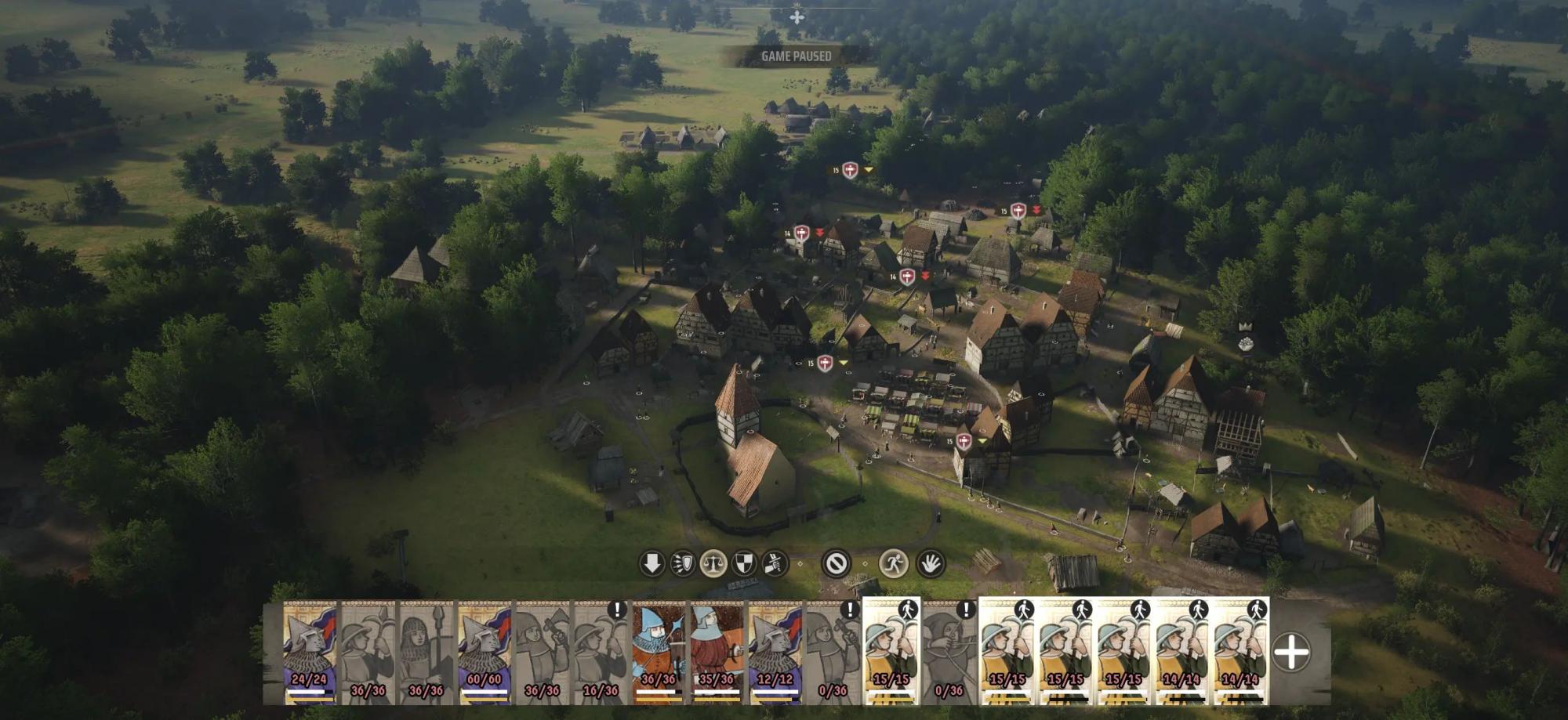Image resolution: width=1568 pixels, height=720 pixels.
Task: Select the red mercenary 35/36 card
Action: tap(717, 652)
